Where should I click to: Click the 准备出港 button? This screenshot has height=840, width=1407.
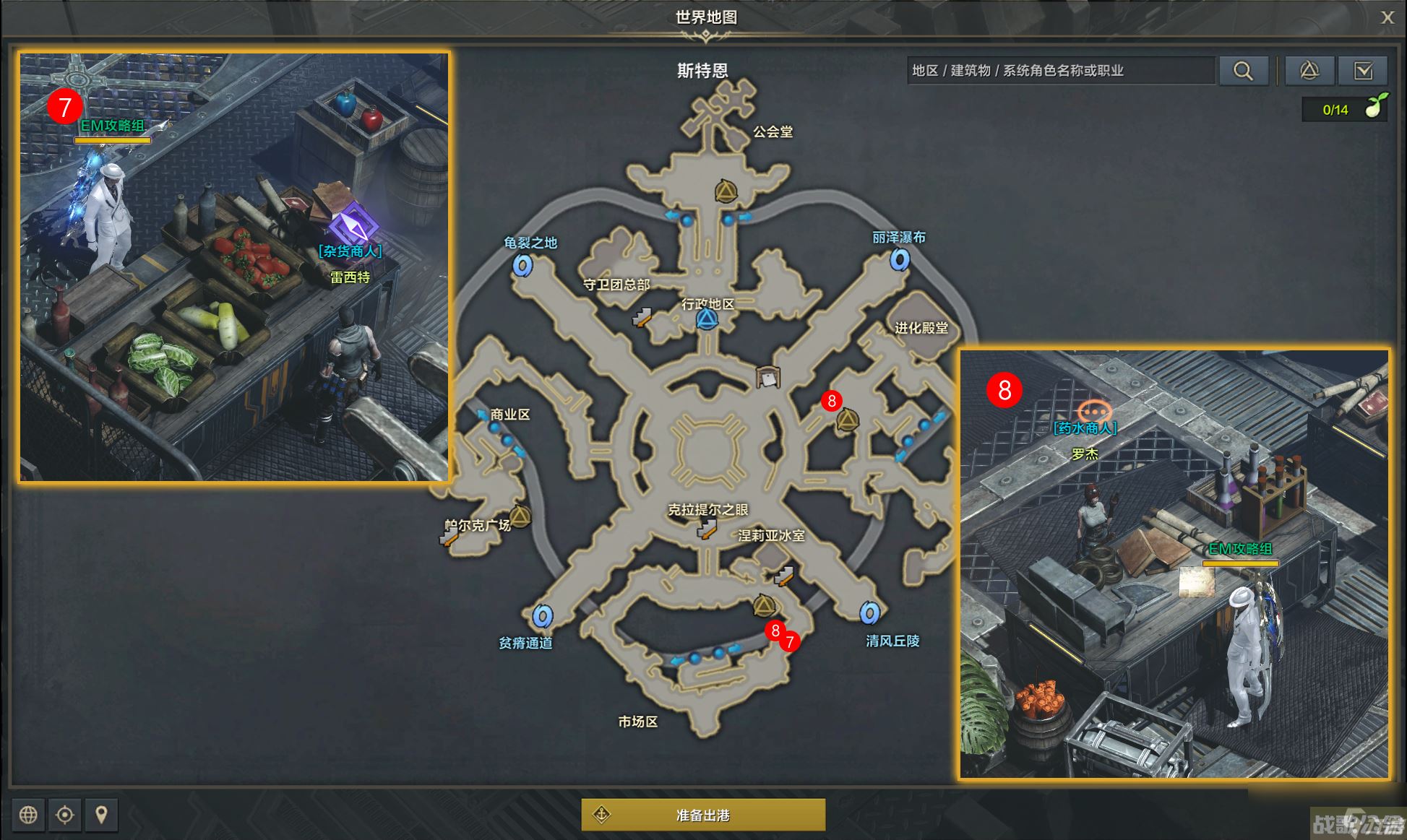pos(703,815)
